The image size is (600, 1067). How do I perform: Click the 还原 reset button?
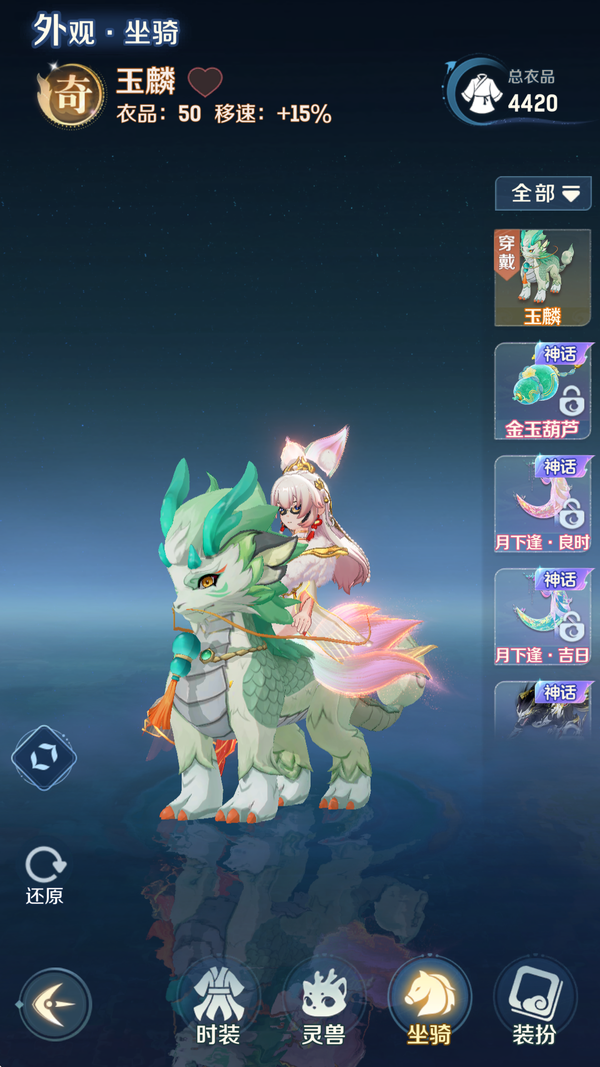point(45,875)
